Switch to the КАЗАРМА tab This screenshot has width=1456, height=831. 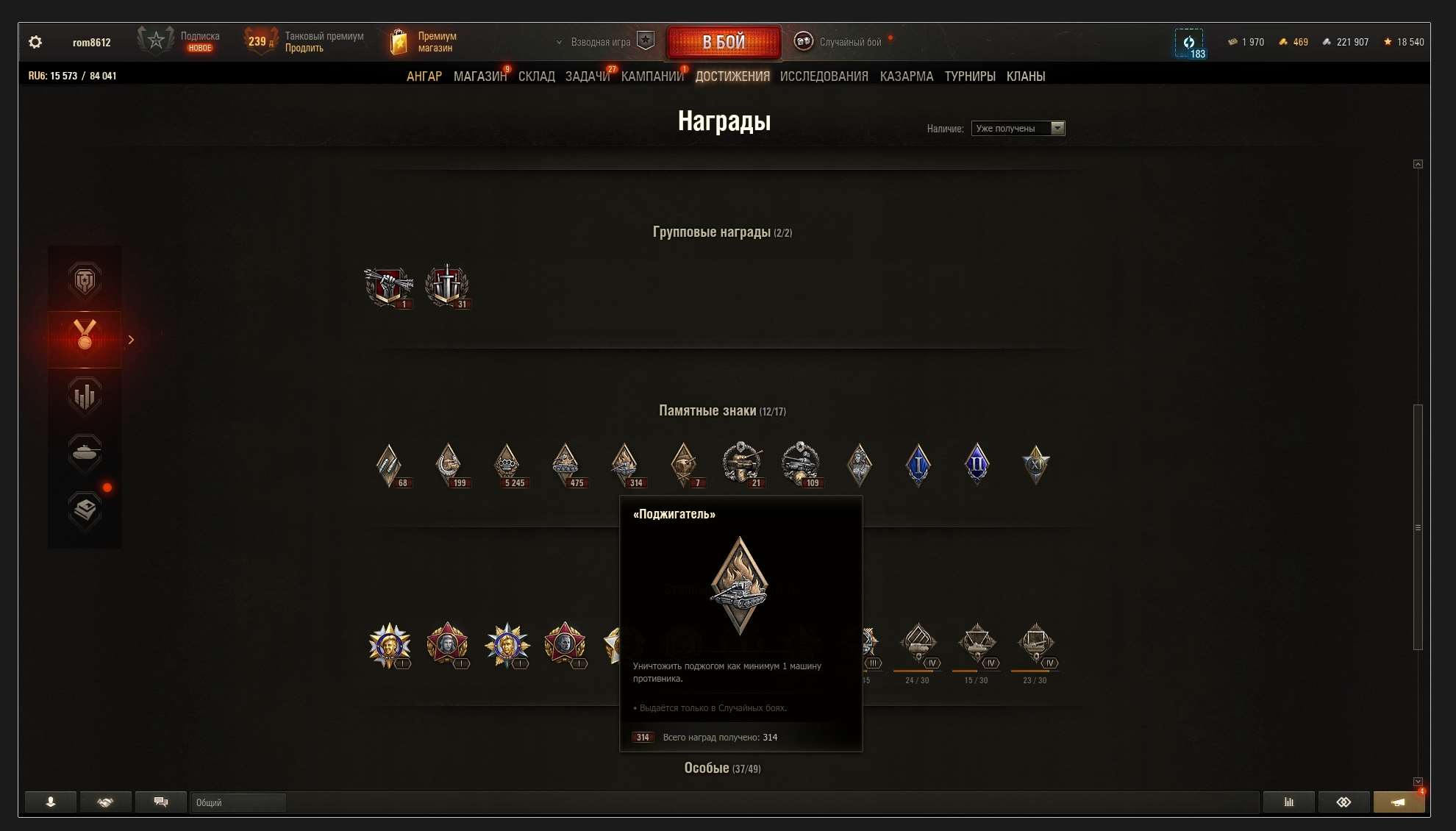[x=906, y=76]
